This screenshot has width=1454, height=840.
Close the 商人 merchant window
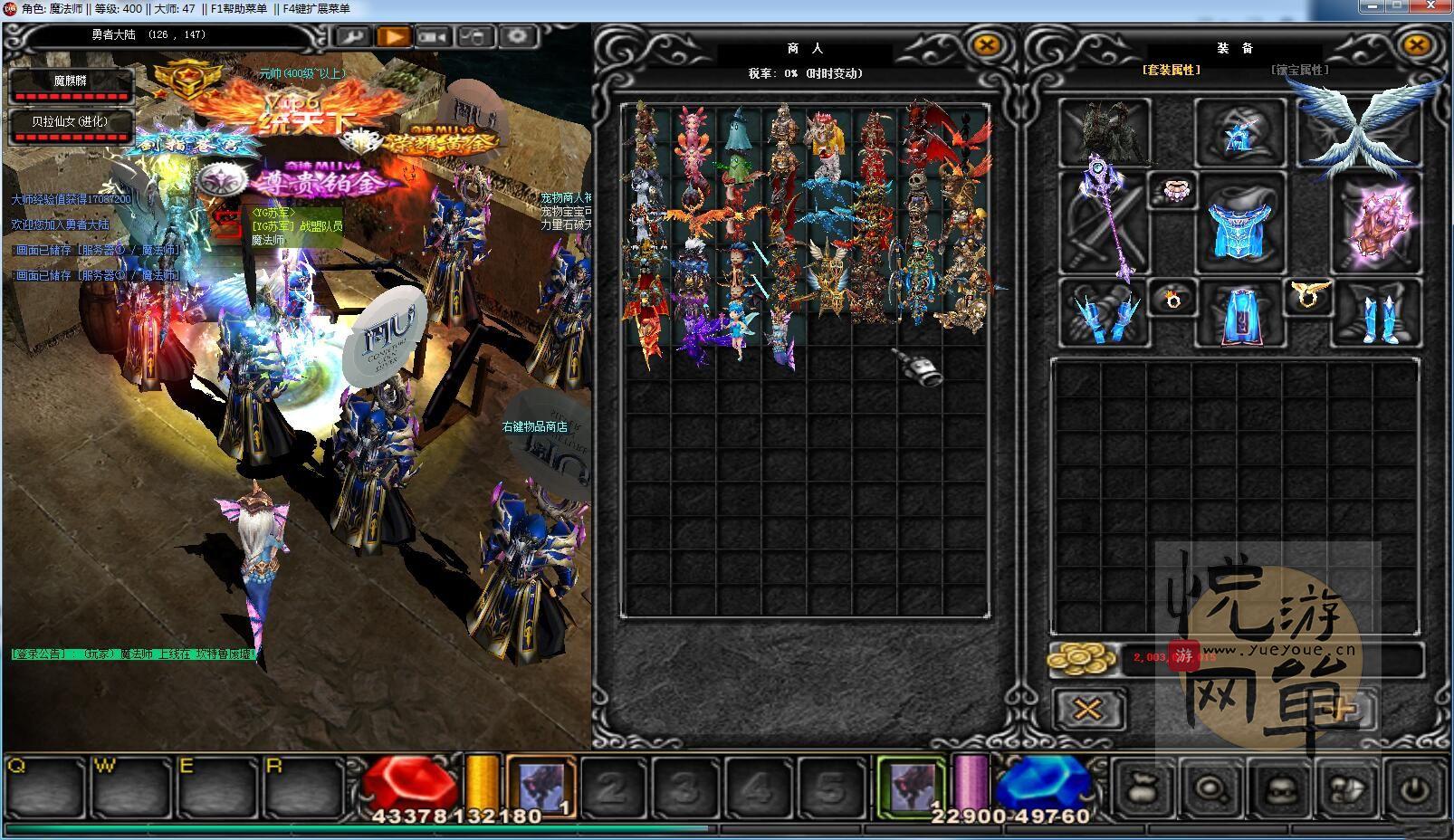(986, 46)
